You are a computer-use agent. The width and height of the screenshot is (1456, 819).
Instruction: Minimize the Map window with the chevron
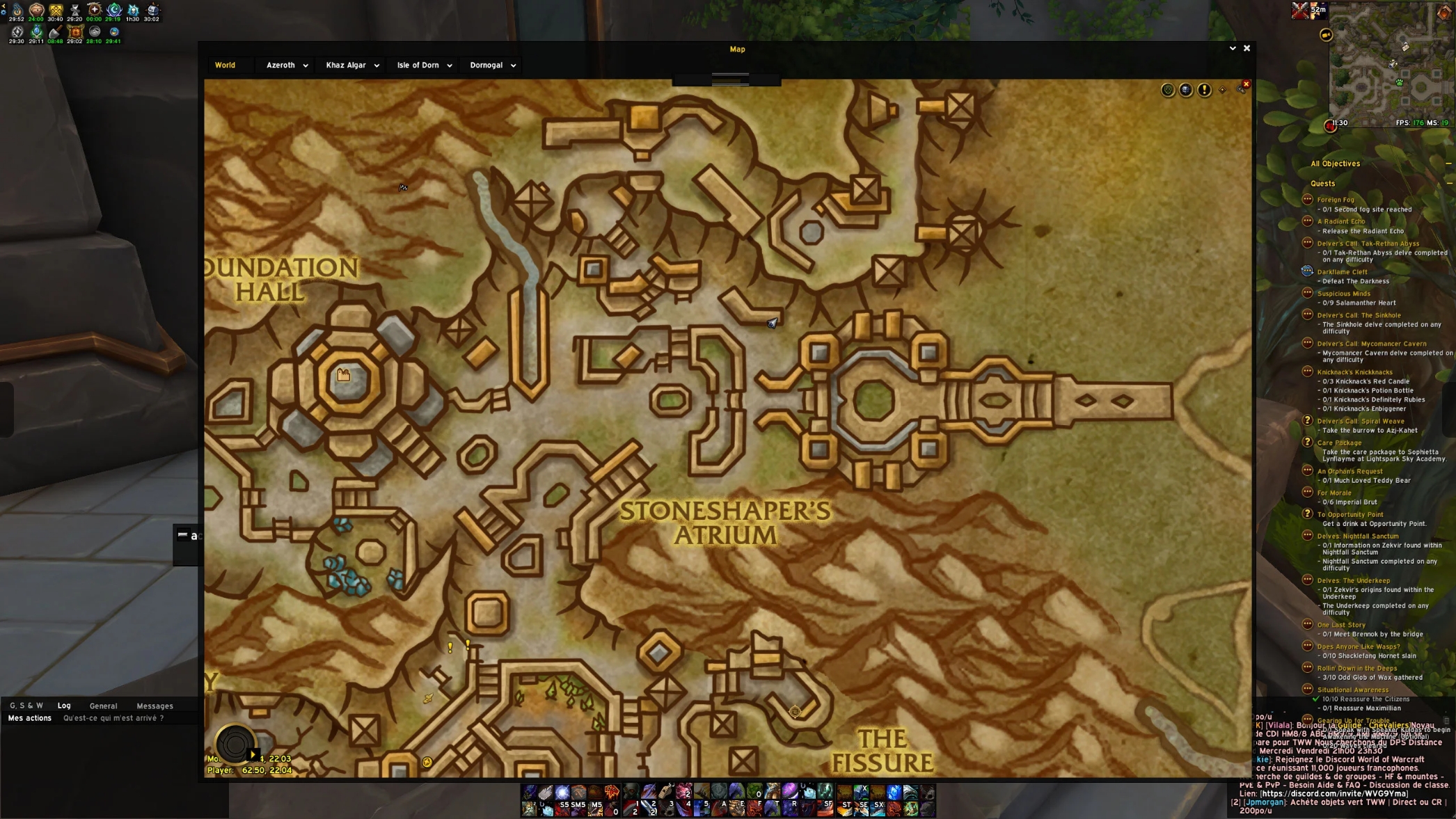pos(1233,49)
